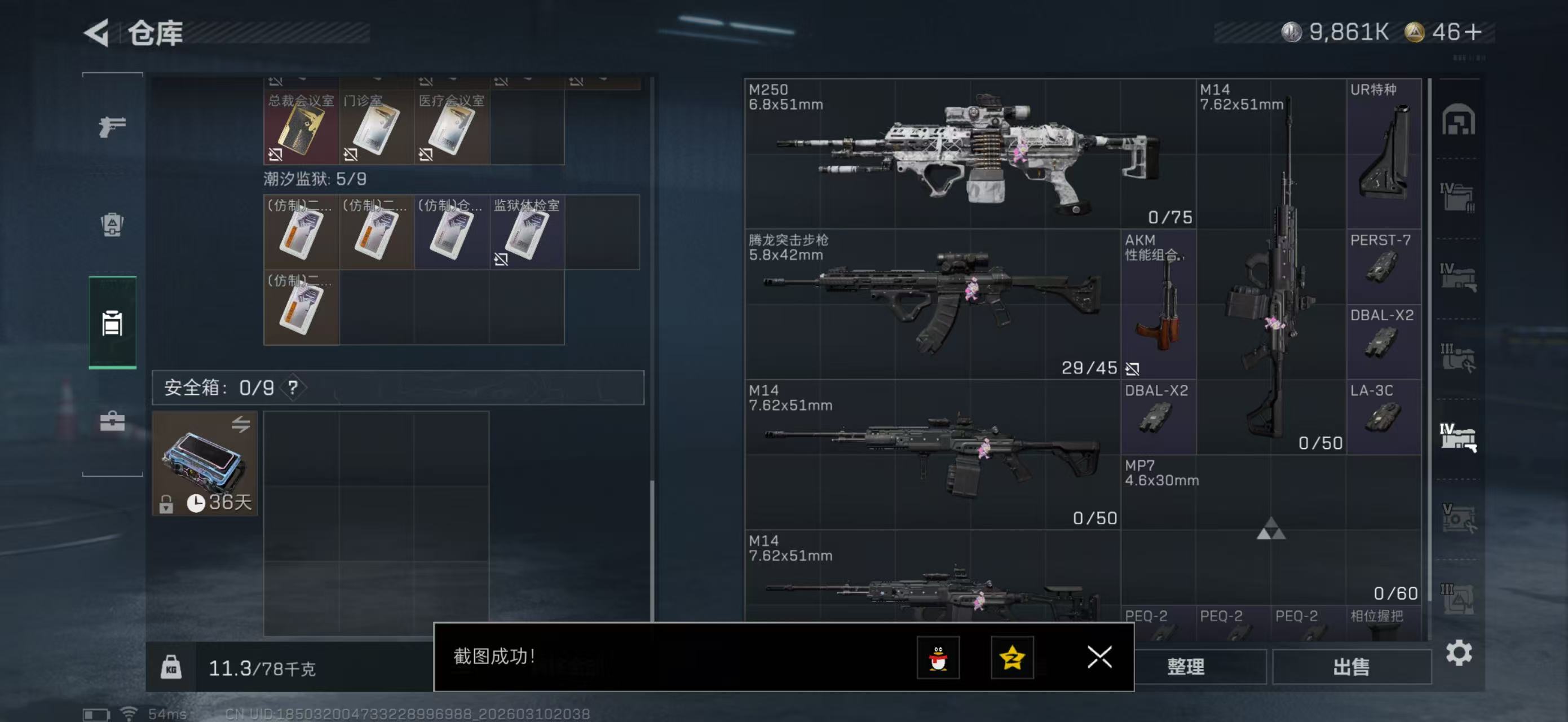Select the briefcase category tab

[x=113, y=421]
